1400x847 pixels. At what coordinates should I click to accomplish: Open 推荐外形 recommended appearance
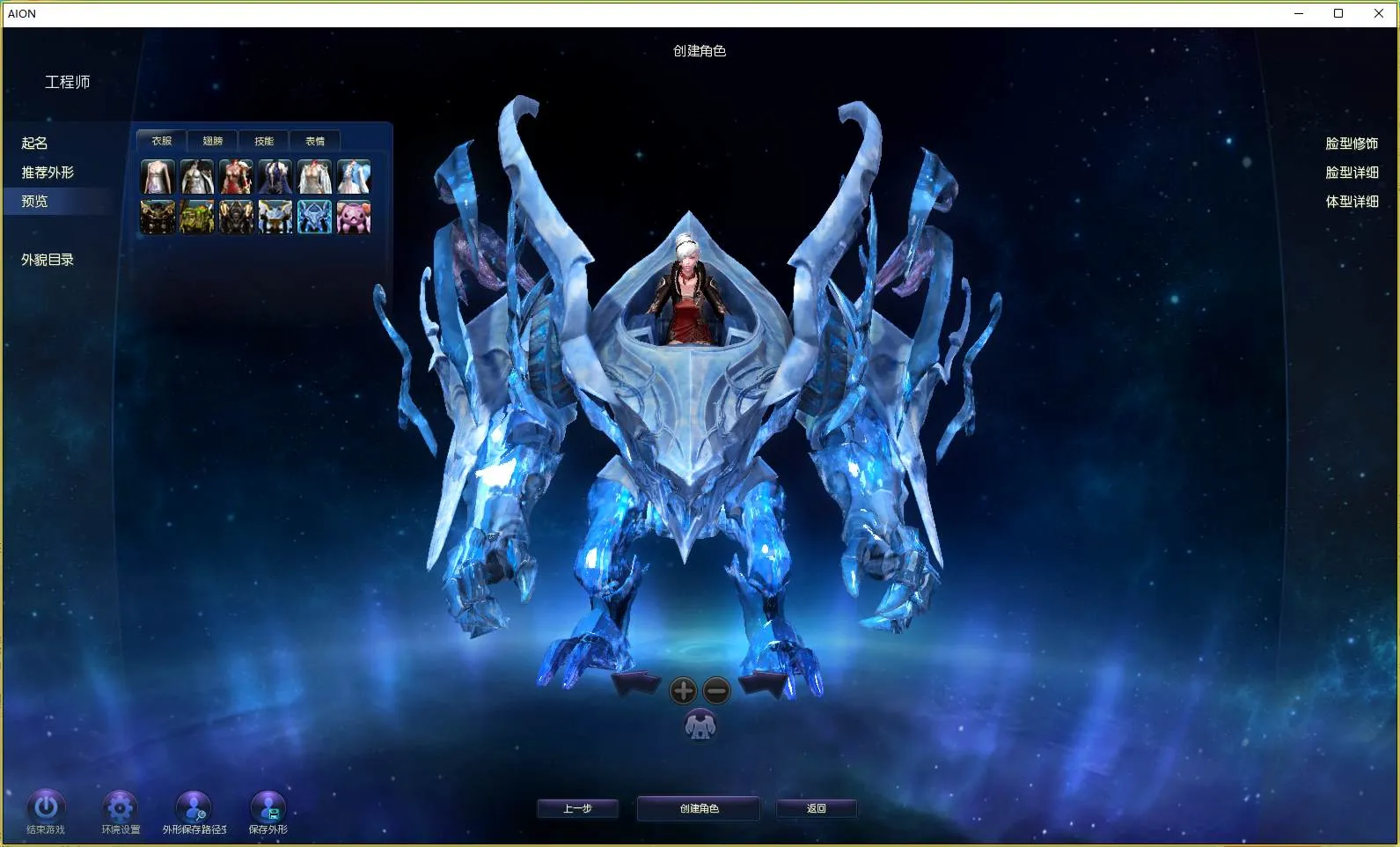(48, 173)
